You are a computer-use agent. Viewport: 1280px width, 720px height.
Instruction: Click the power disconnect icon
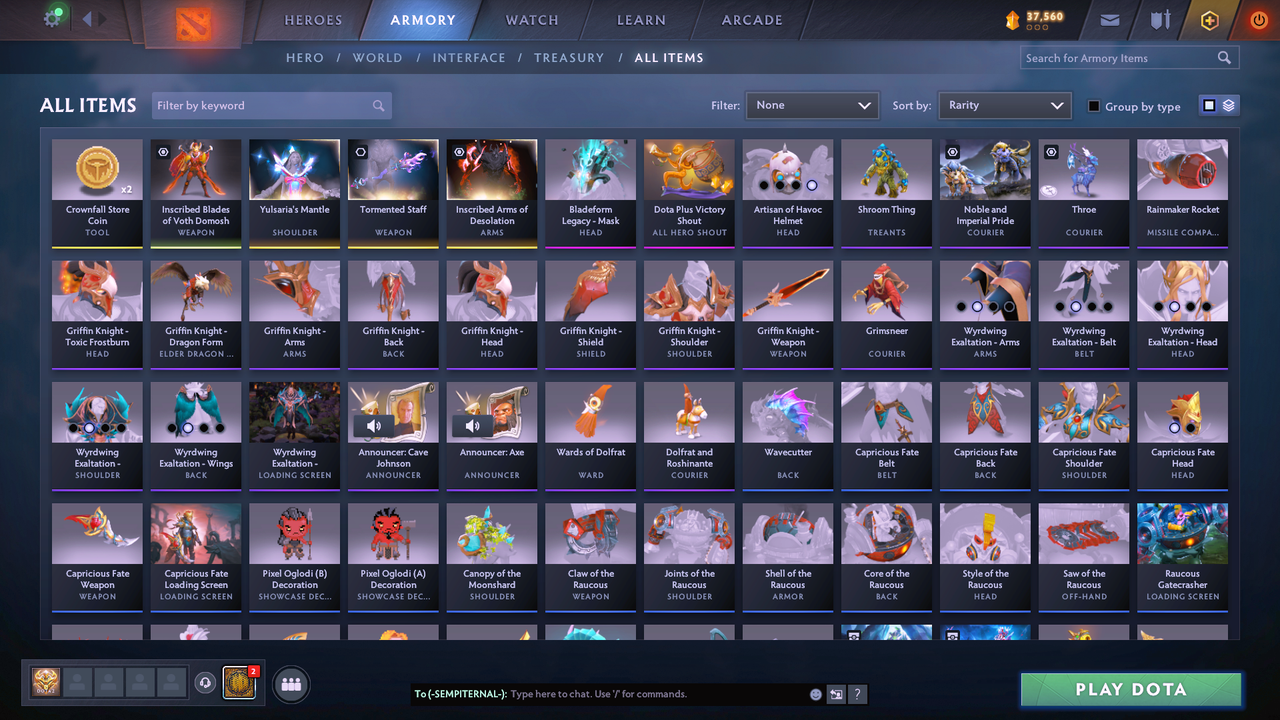tap(1258, 19)
